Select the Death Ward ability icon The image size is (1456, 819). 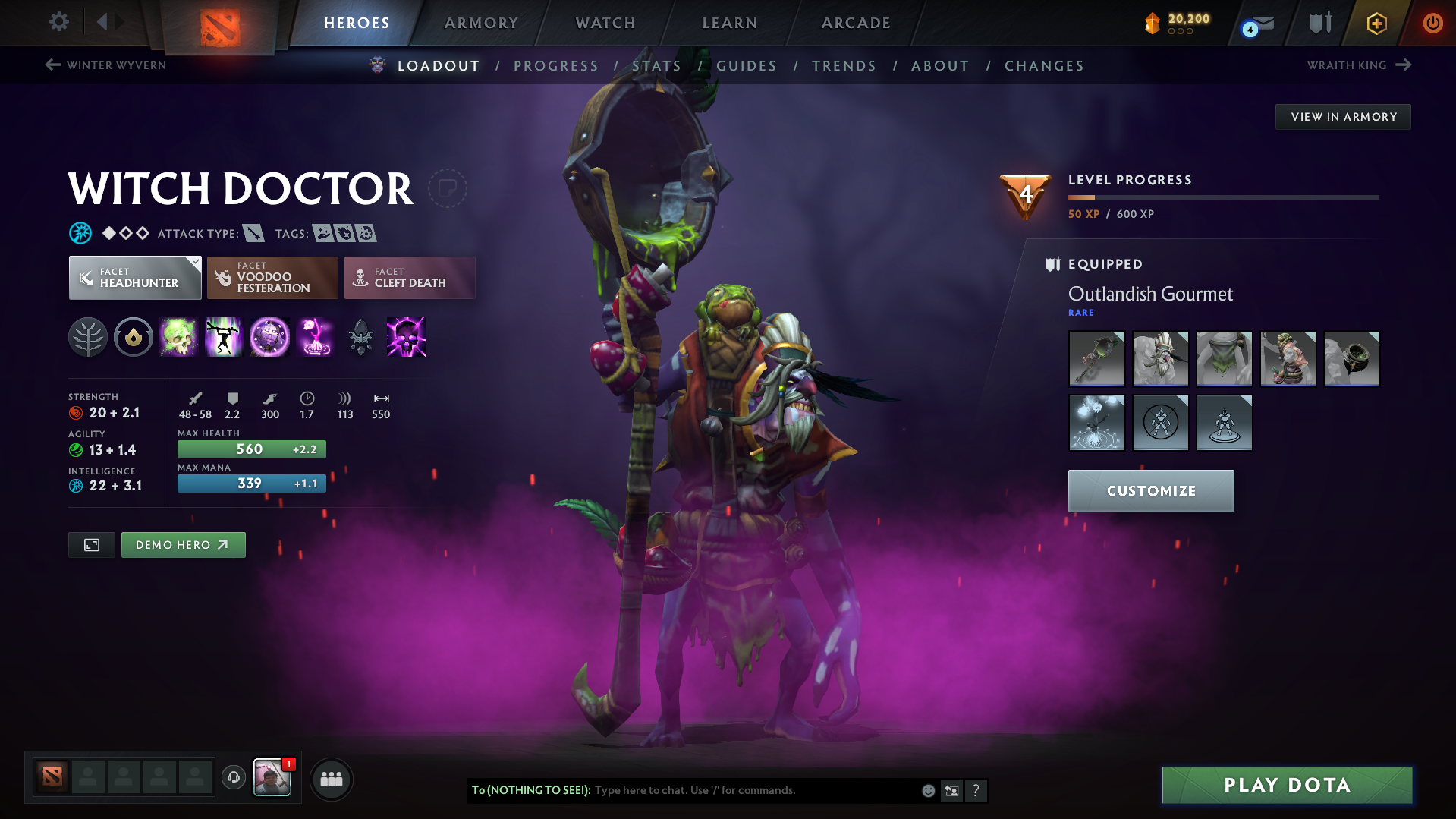coord(315,338)
